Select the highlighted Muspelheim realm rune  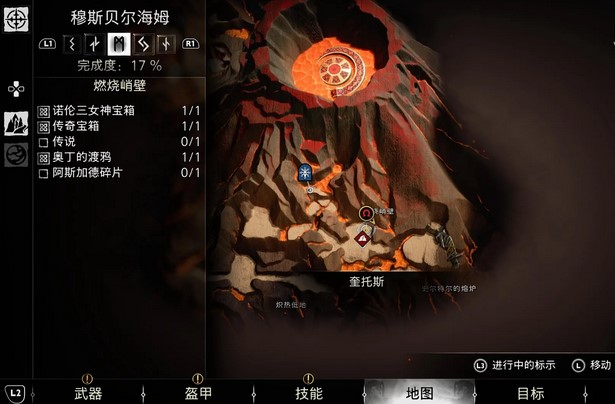coord(118,43)
